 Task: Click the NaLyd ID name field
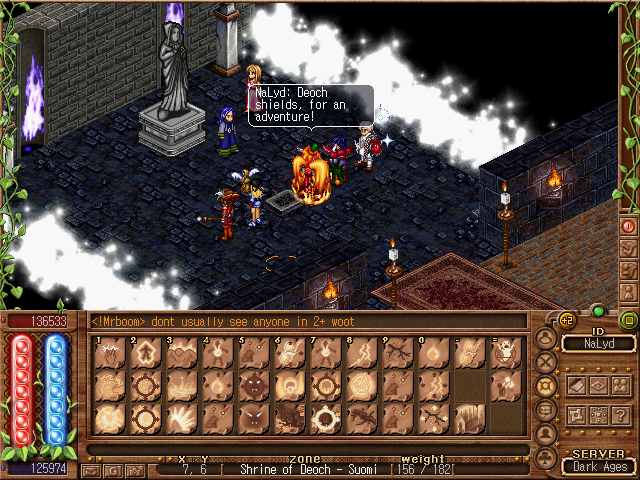tap(598, 344)
